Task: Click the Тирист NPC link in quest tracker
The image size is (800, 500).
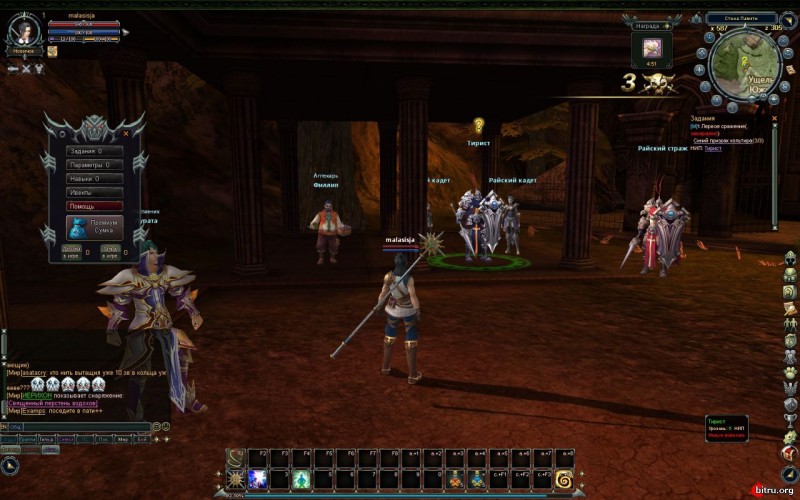Action: (712, 149)
